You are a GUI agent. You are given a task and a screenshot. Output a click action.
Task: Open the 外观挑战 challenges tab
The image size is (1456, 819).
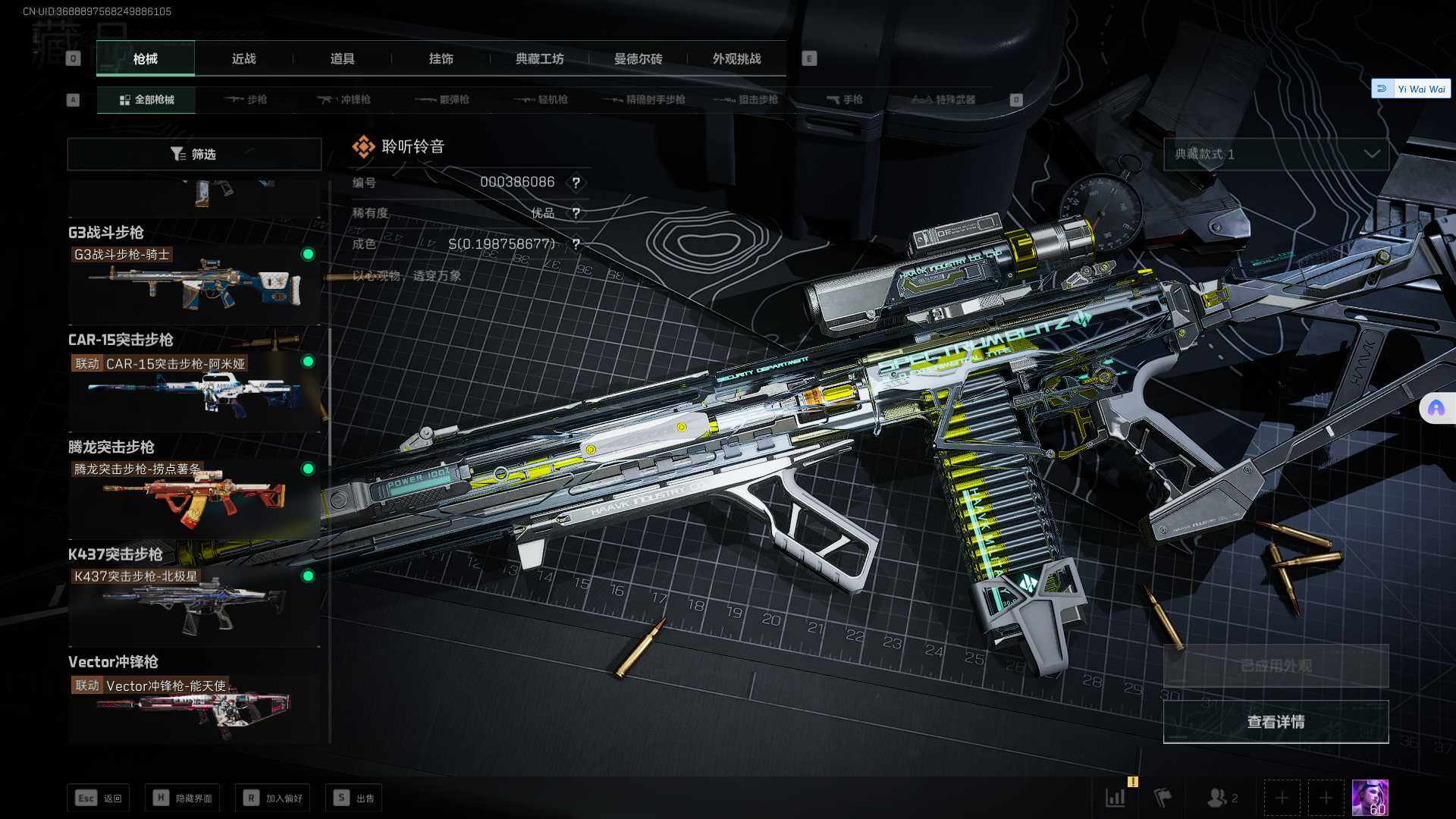click(736, 59)
